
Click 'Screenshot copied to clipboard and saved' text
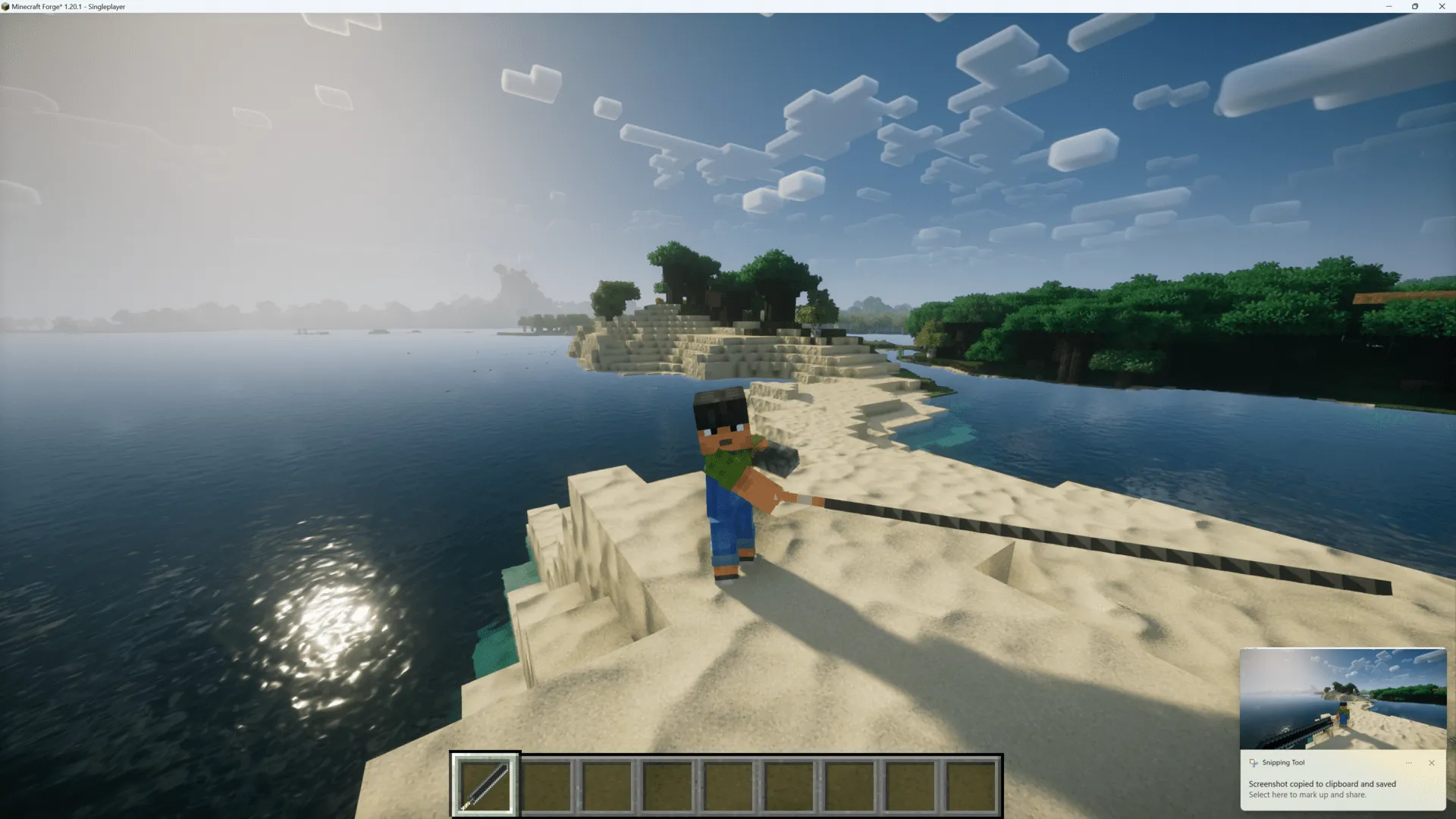1322,783
